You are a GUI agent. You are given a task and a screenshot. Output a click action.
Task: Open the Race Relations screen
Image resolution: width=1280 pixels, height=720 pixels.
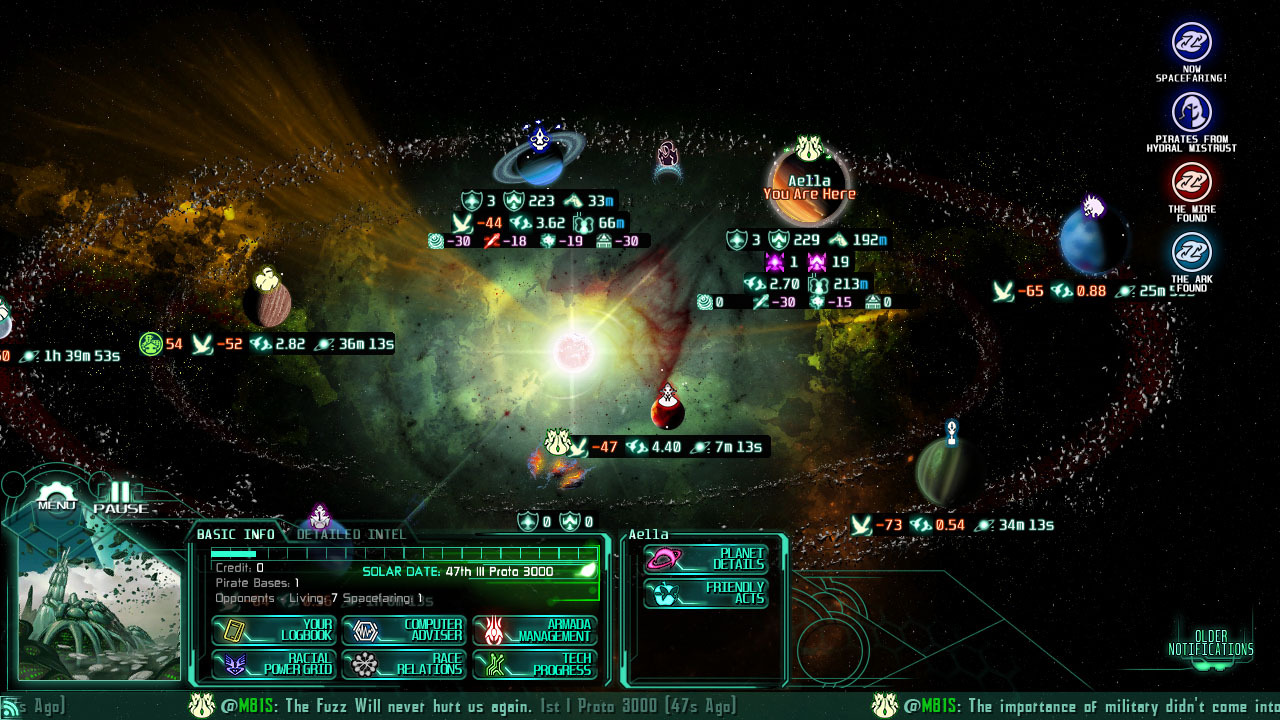[x=404, y=662]
